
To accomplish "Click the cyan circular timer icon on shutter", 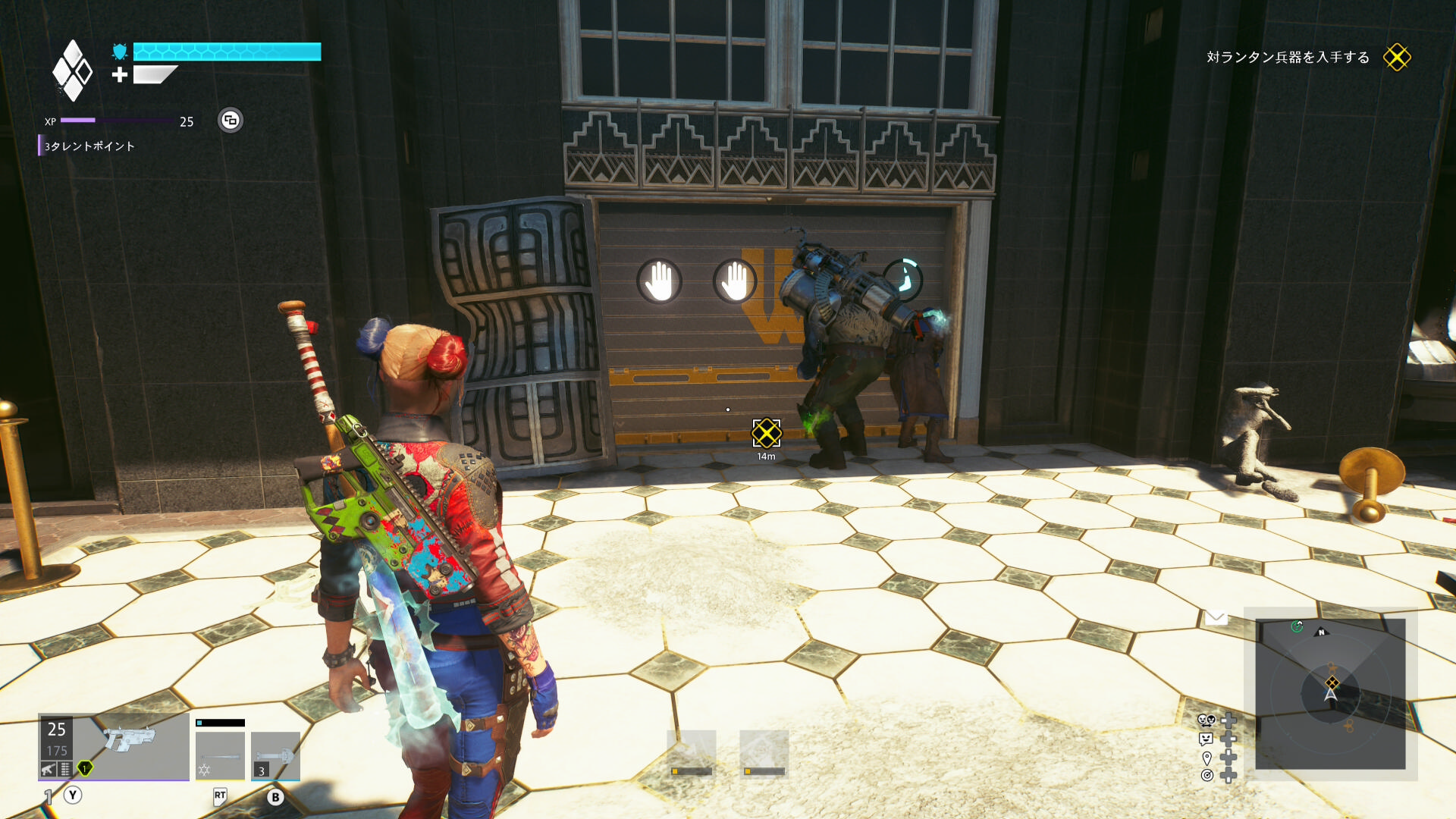I will coord(903,278).
